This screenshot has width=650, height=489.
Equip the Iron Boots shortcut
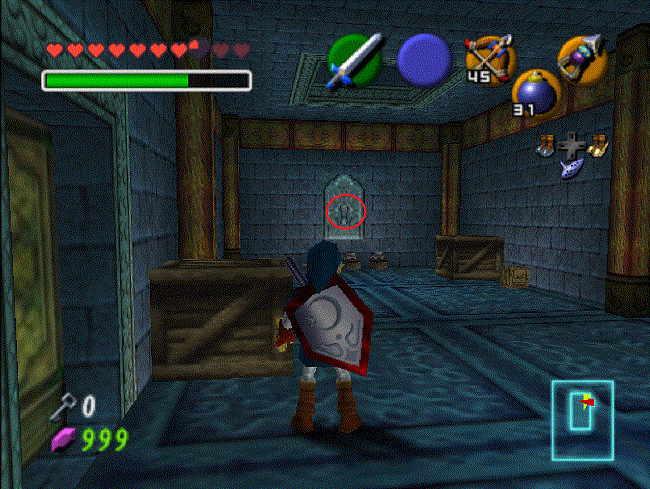[544, 145]
